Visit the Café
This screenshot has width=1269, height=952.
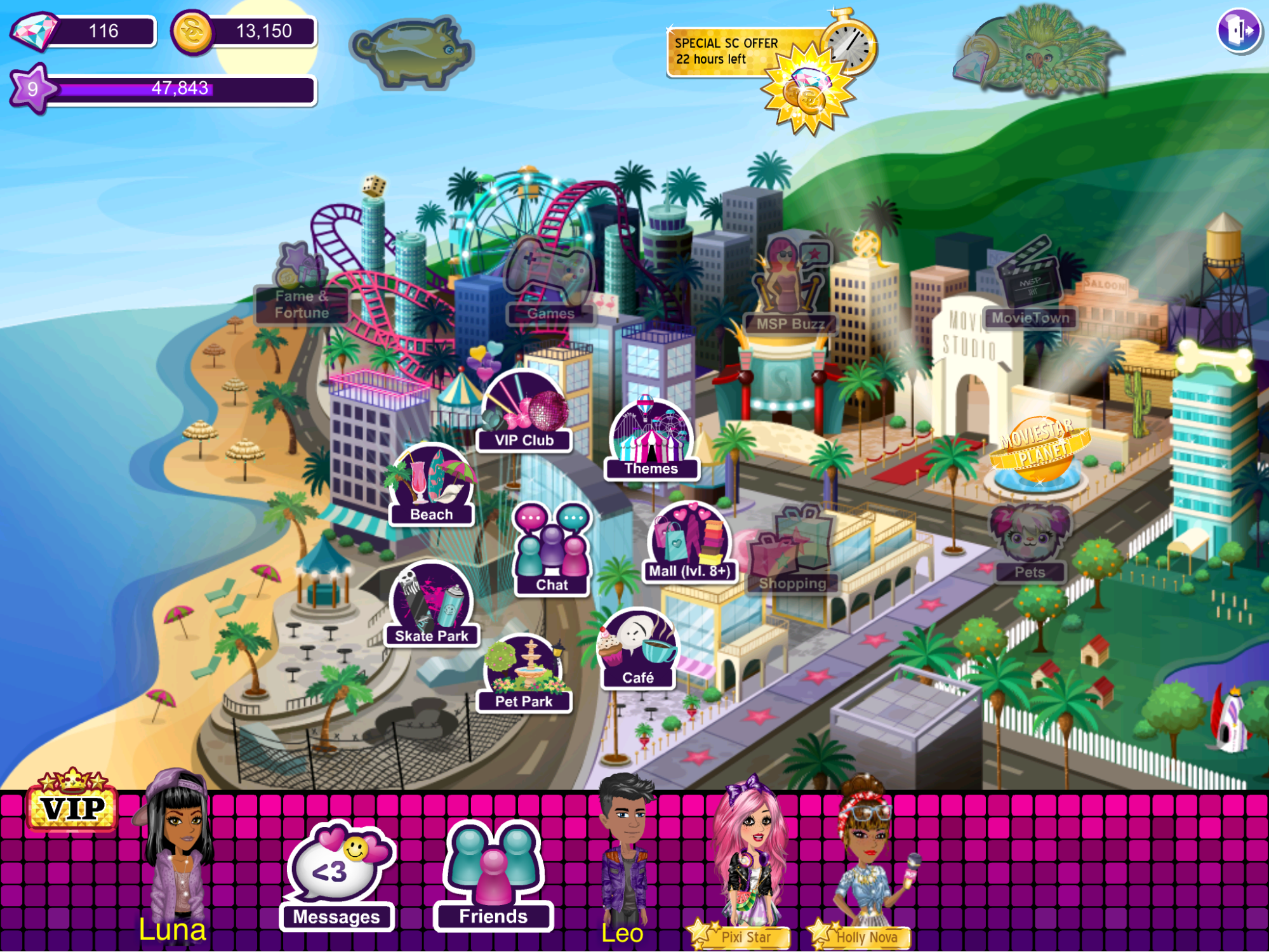(x=637, y=651)
